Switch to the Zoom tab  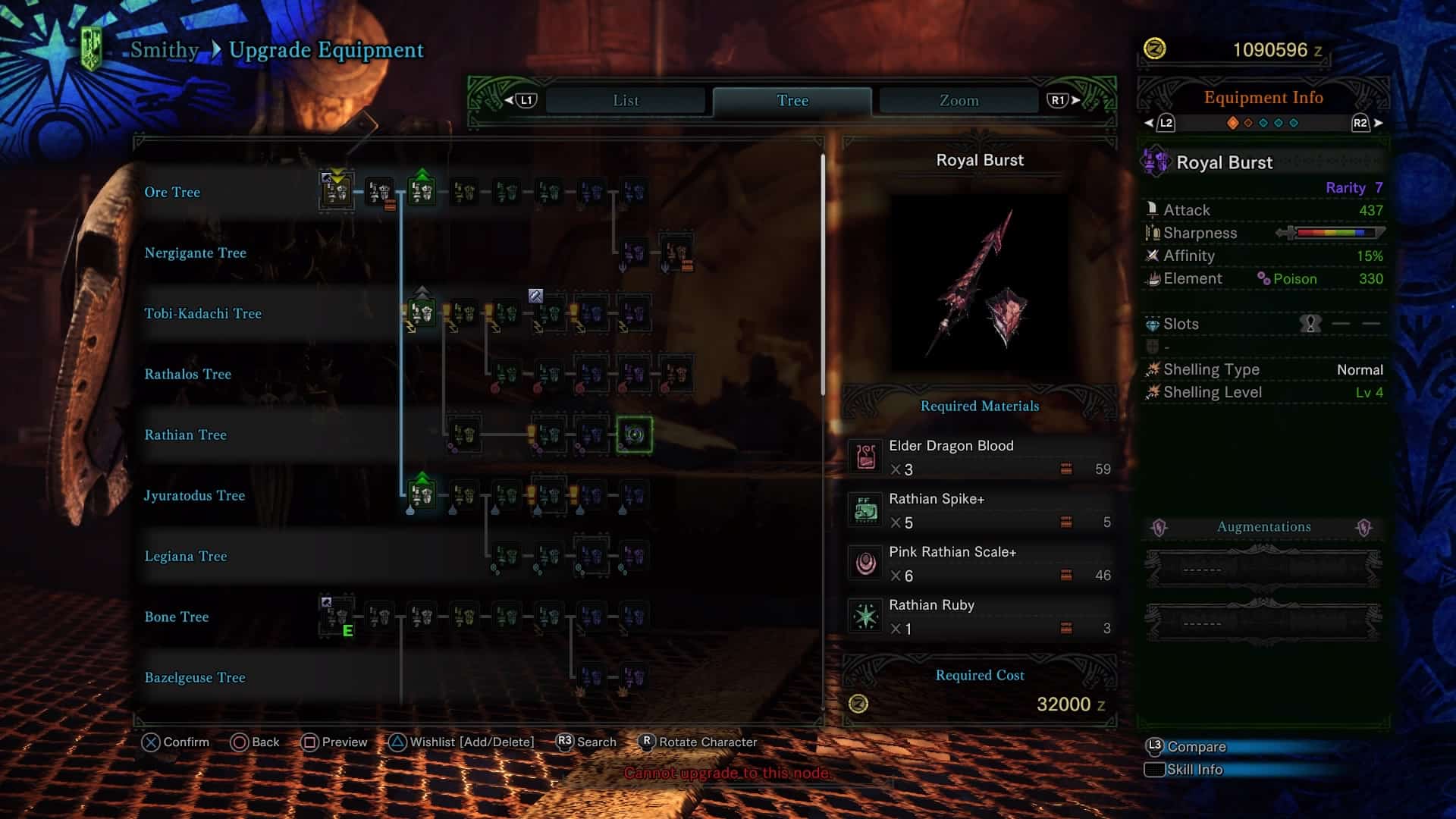point(958,99)
